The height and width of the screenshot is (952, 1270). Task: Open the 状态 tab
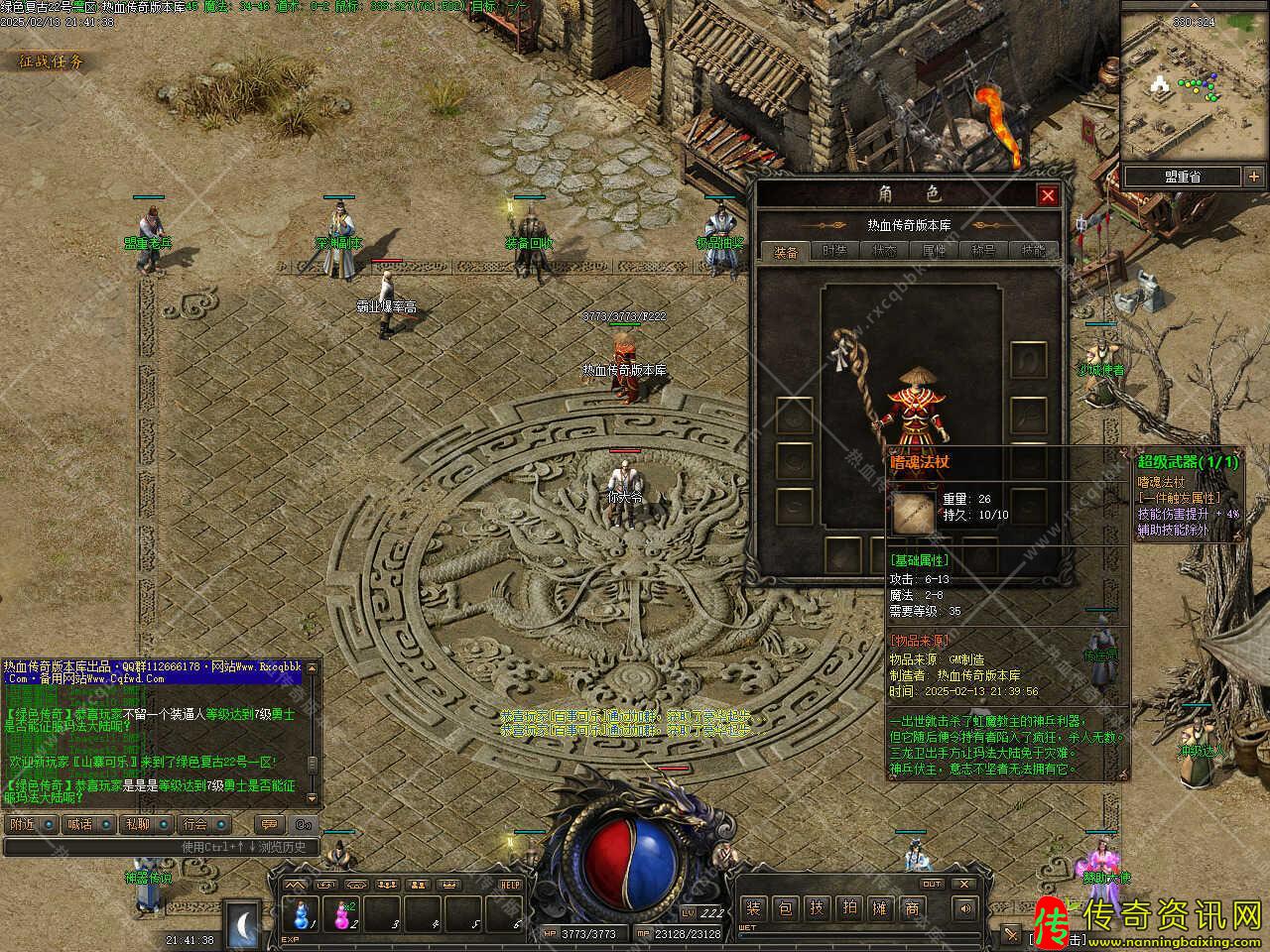[x=884, y=251]
